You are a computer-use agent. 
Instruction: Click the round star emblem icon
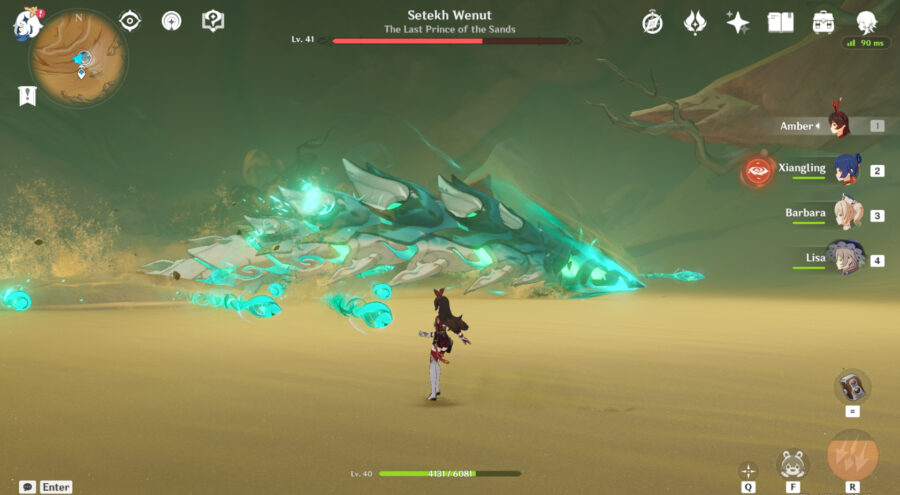[171, 21]
